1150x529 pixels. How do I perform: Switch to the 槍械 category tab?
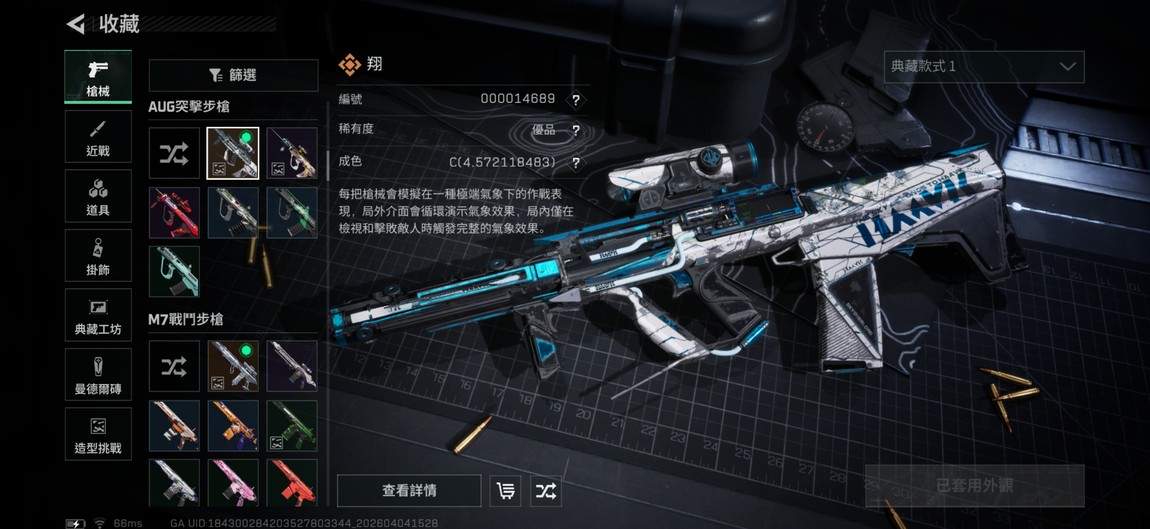tap(98, 77)
